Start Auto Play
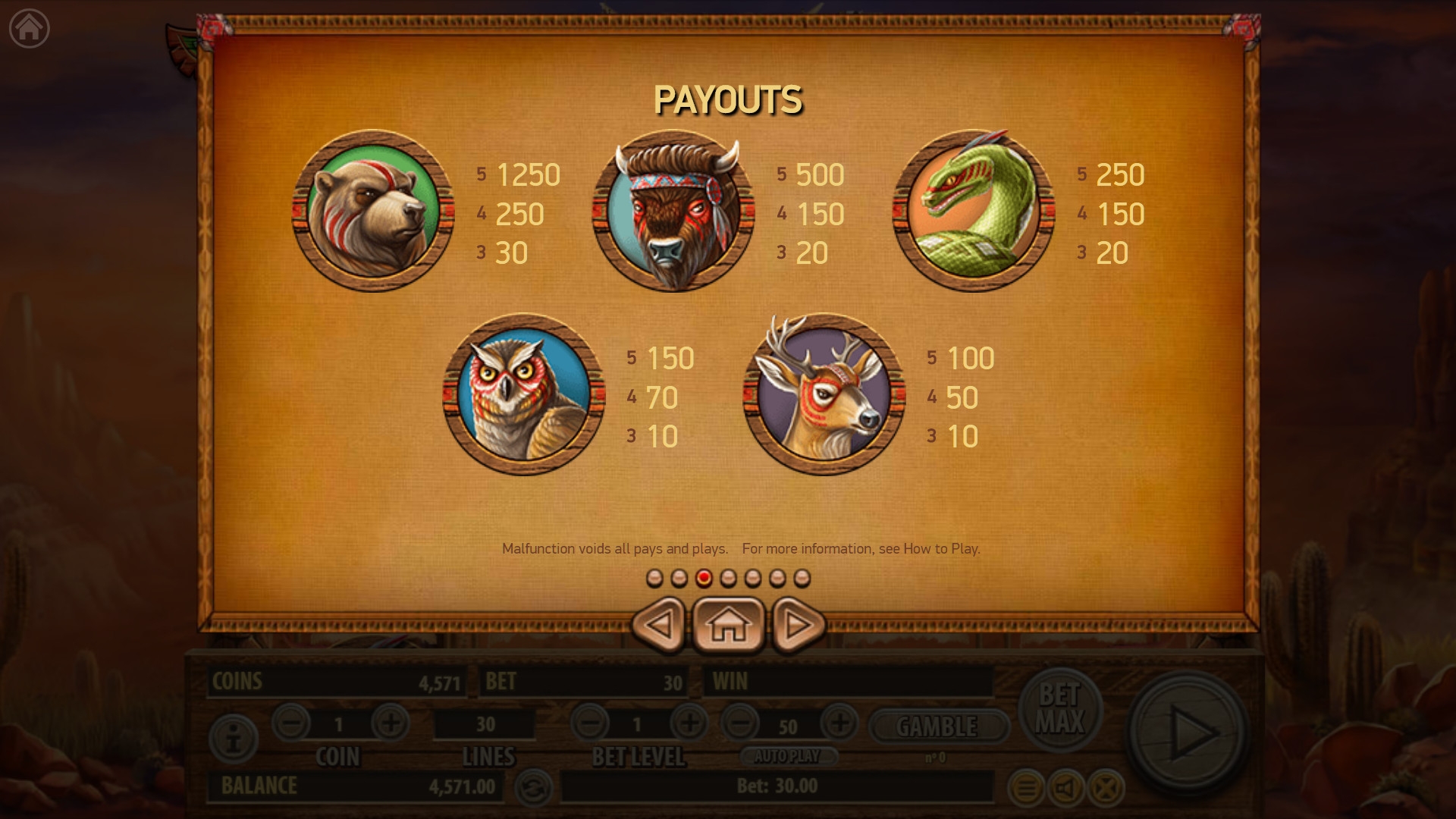The height and width of the screenshot is (819, 1456). pos(787,756)
